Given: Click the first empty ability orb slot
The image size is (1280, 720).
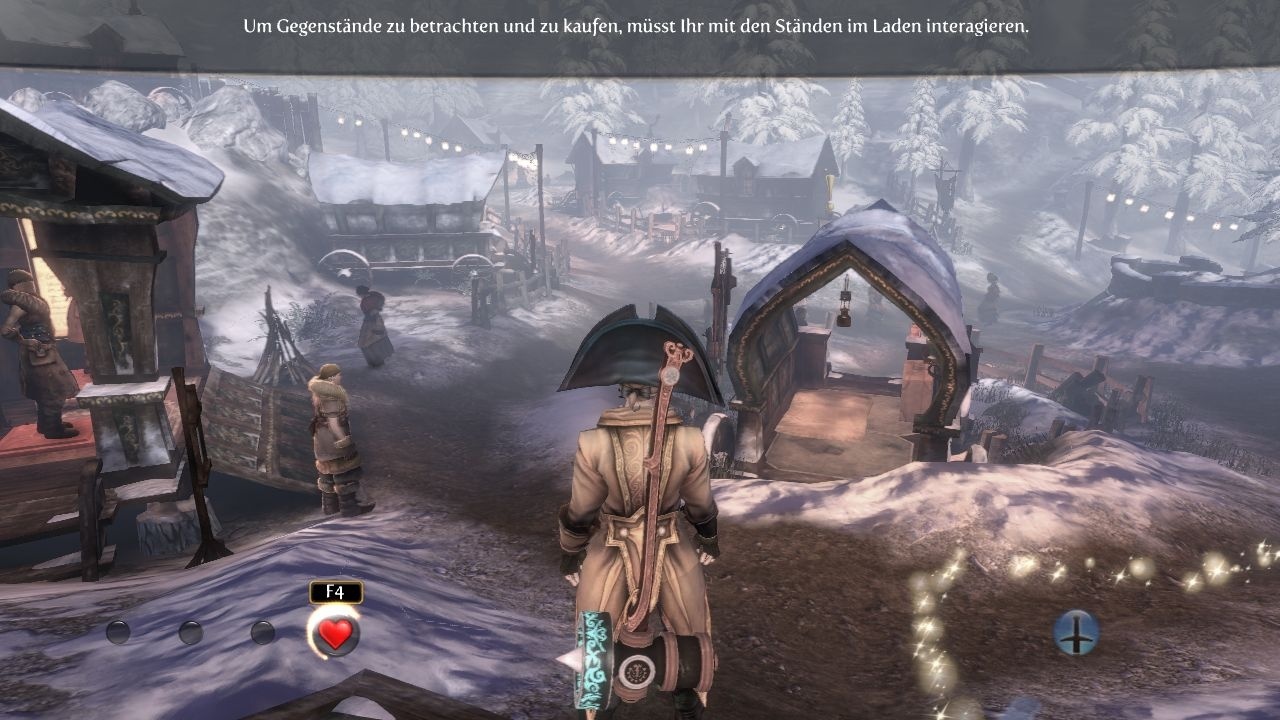Looking at the screenshot, I should (118, 633).
